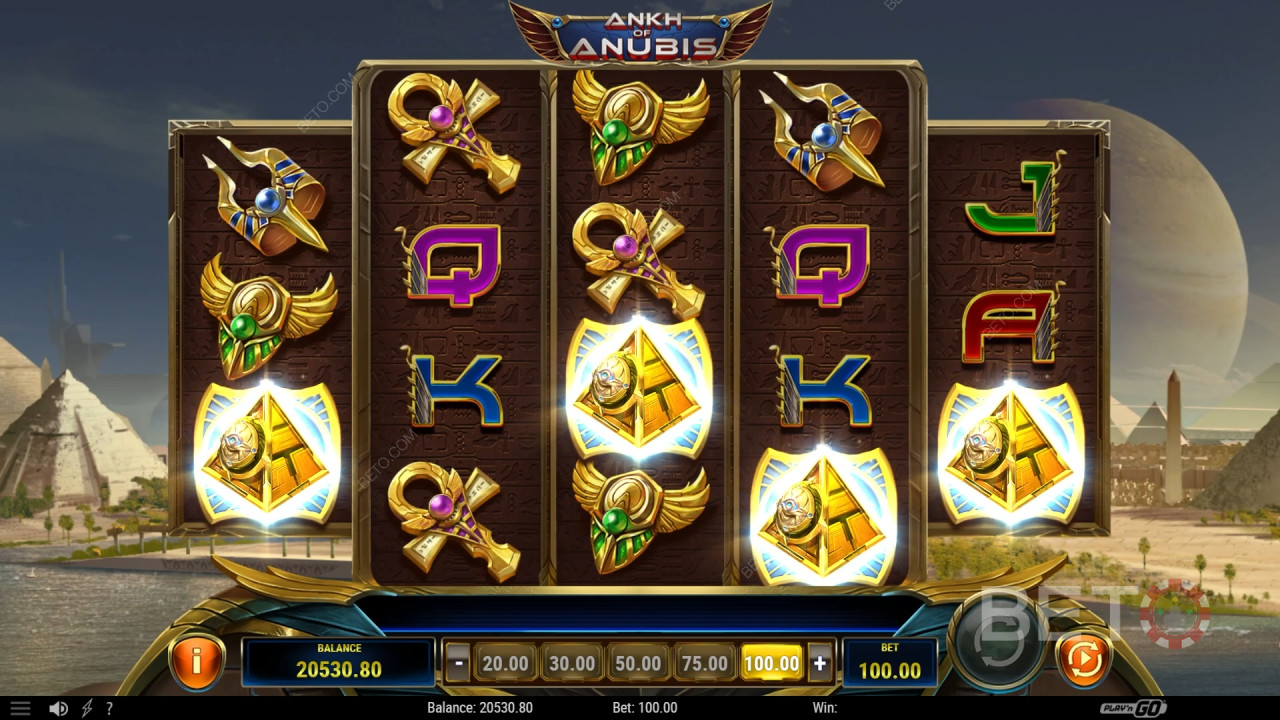Image resolution: width=1280 pixels, height=720 pixels.
Task: Increase the bet with the plus button
Action: (x=820, y=662)
